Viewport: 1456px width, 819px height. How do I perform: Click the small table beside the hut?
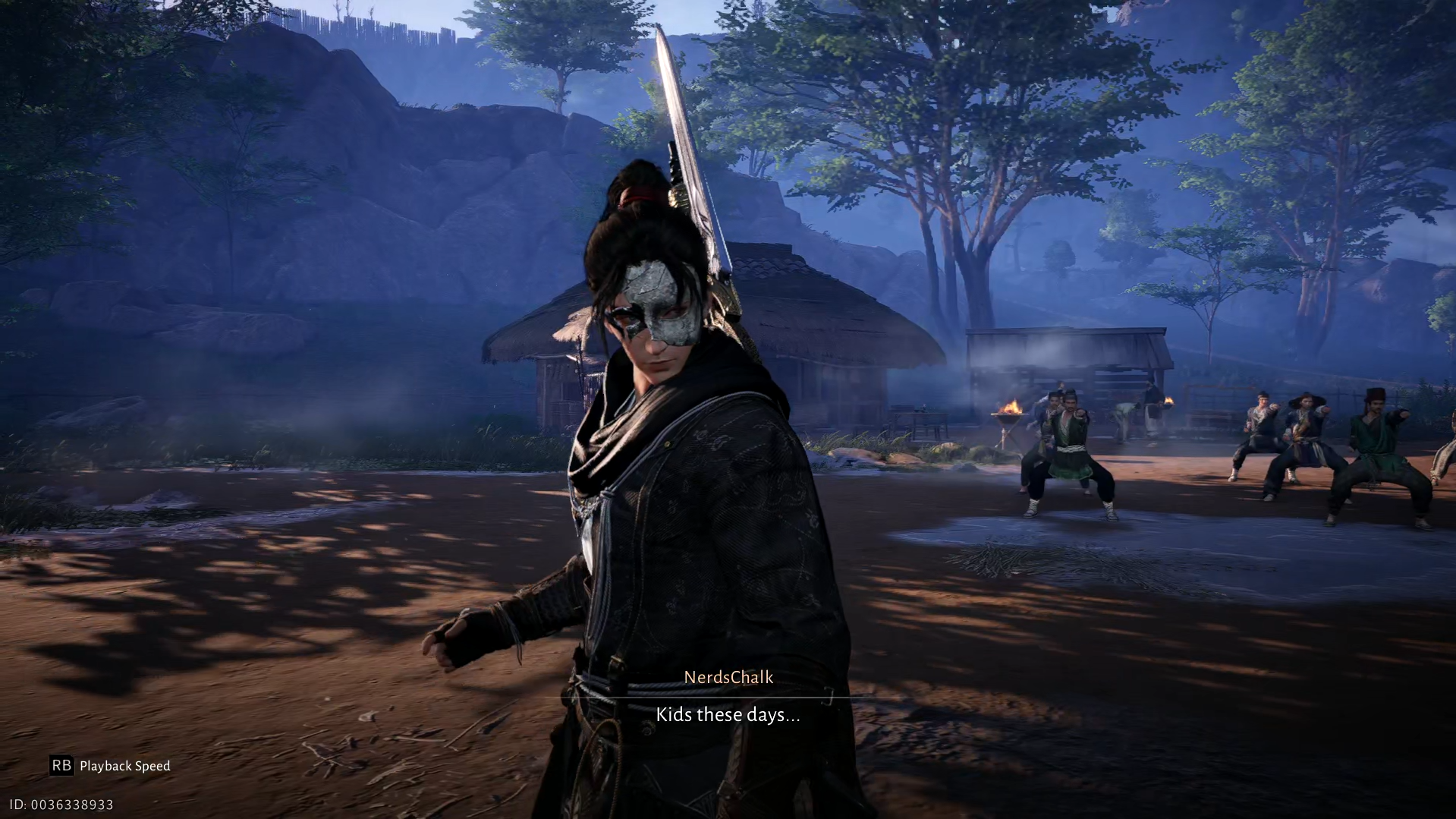[918, 421]
